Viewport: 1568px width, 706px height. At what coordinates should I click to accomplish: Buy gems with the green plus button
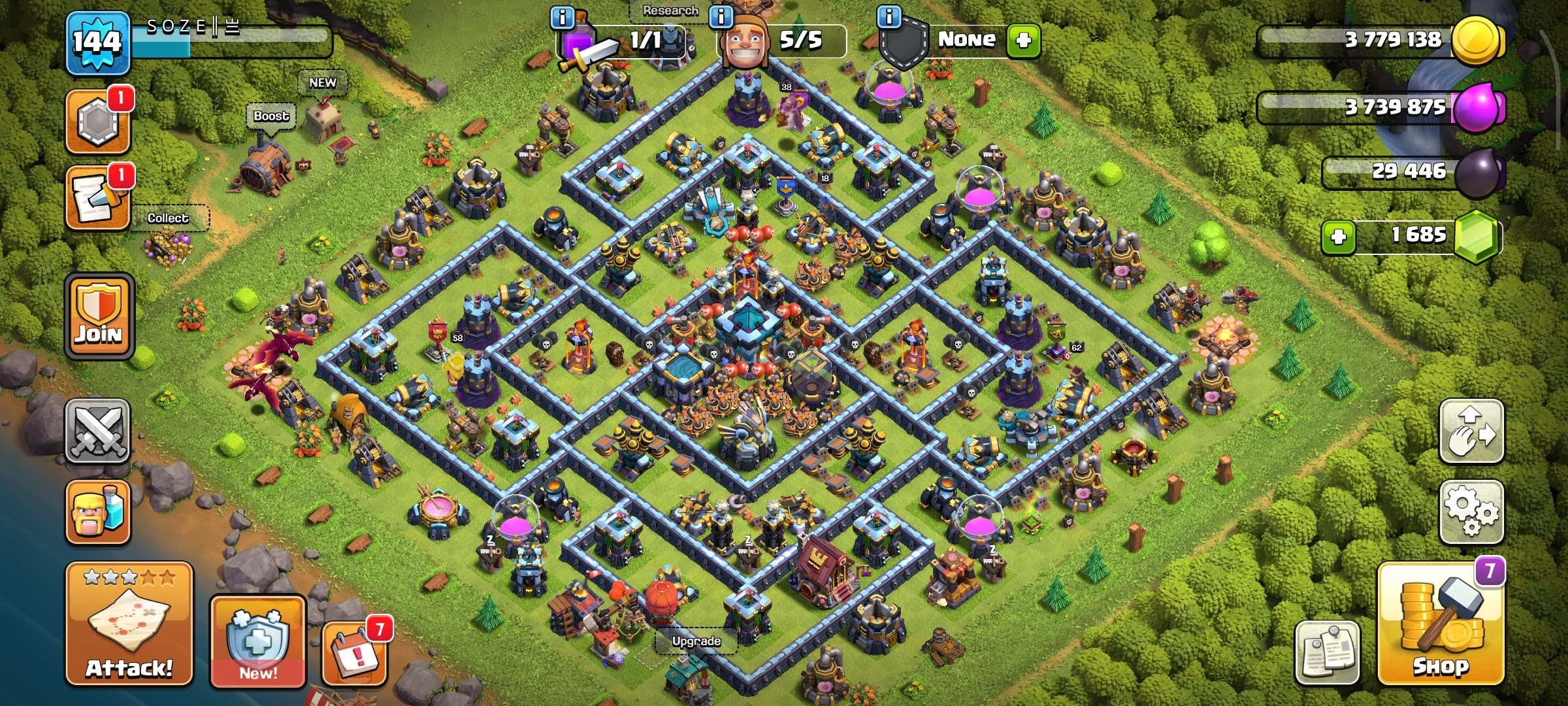click(1338, 236)
